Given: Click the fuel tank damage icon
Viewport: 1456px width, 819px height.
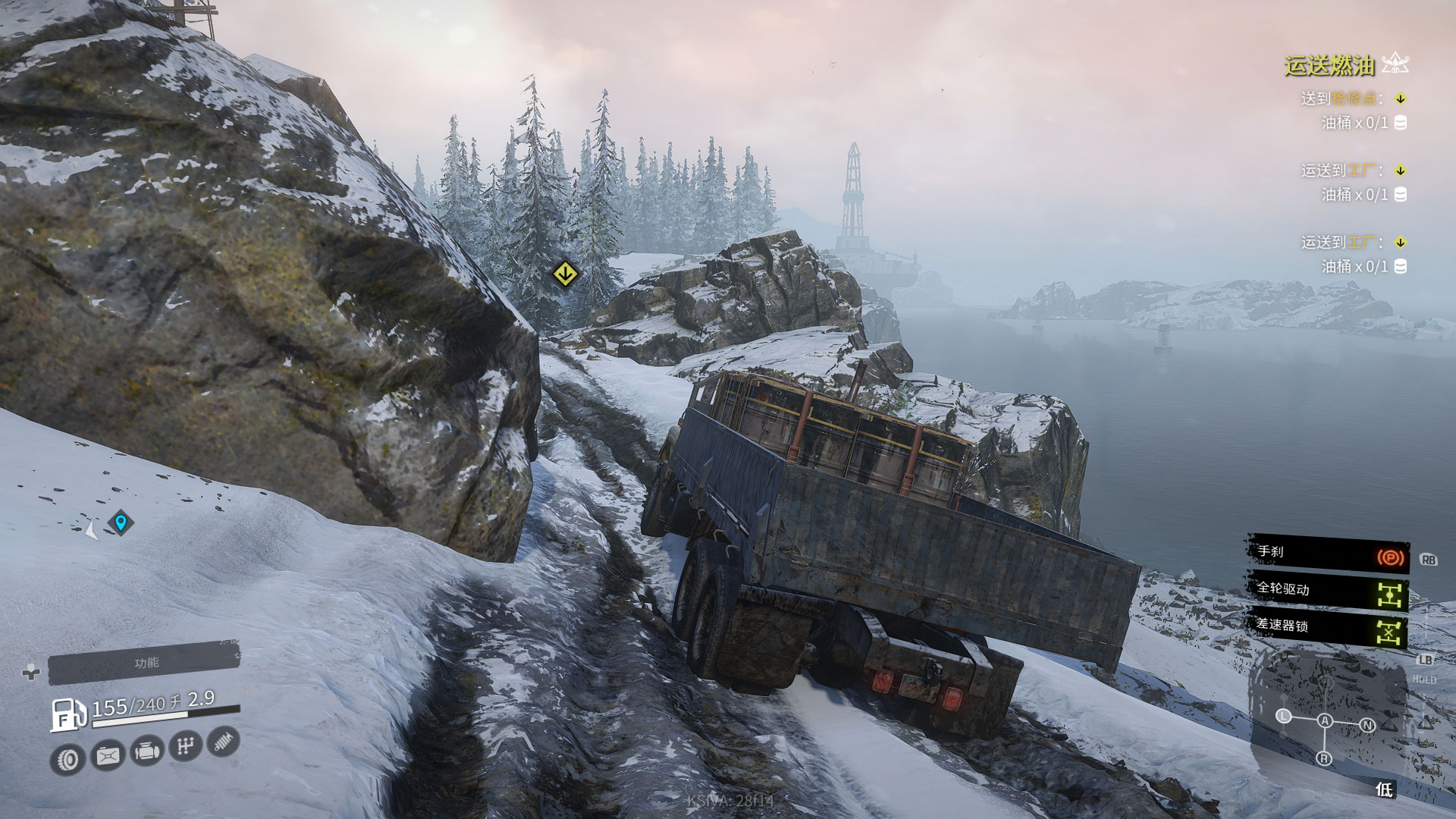Looking at the screenshot, I should (108, 755).
